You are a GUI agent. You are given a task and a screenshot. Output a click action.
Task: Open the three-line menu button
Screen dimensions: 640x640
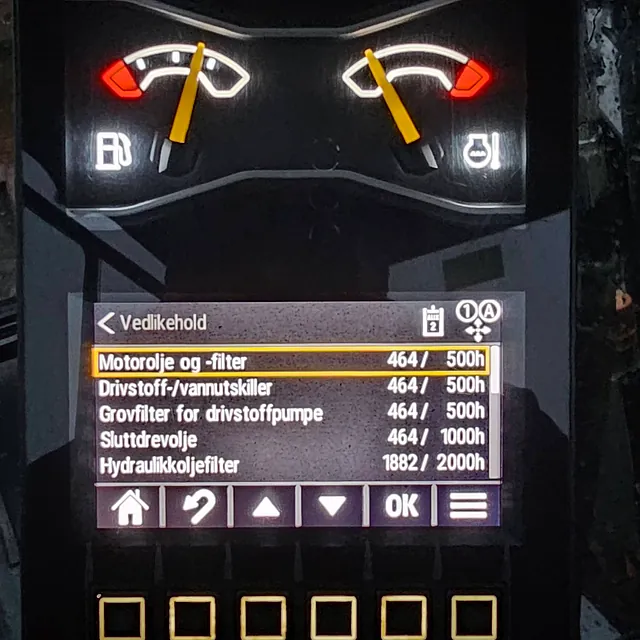pyautogui.click(x=467, y=506)
